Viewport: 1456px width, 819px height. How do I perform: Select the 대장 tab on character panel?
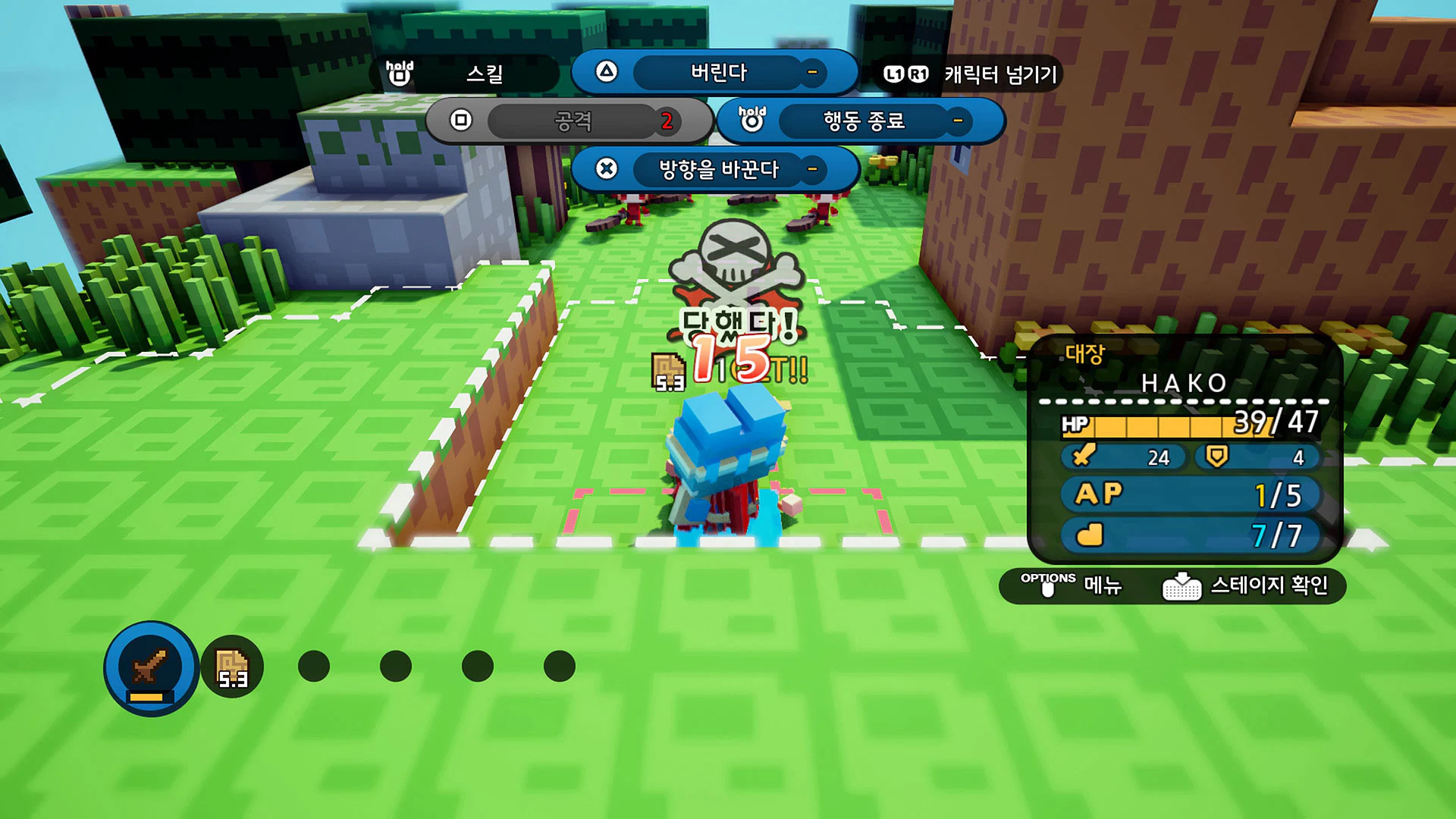(x=1083, y=353)
